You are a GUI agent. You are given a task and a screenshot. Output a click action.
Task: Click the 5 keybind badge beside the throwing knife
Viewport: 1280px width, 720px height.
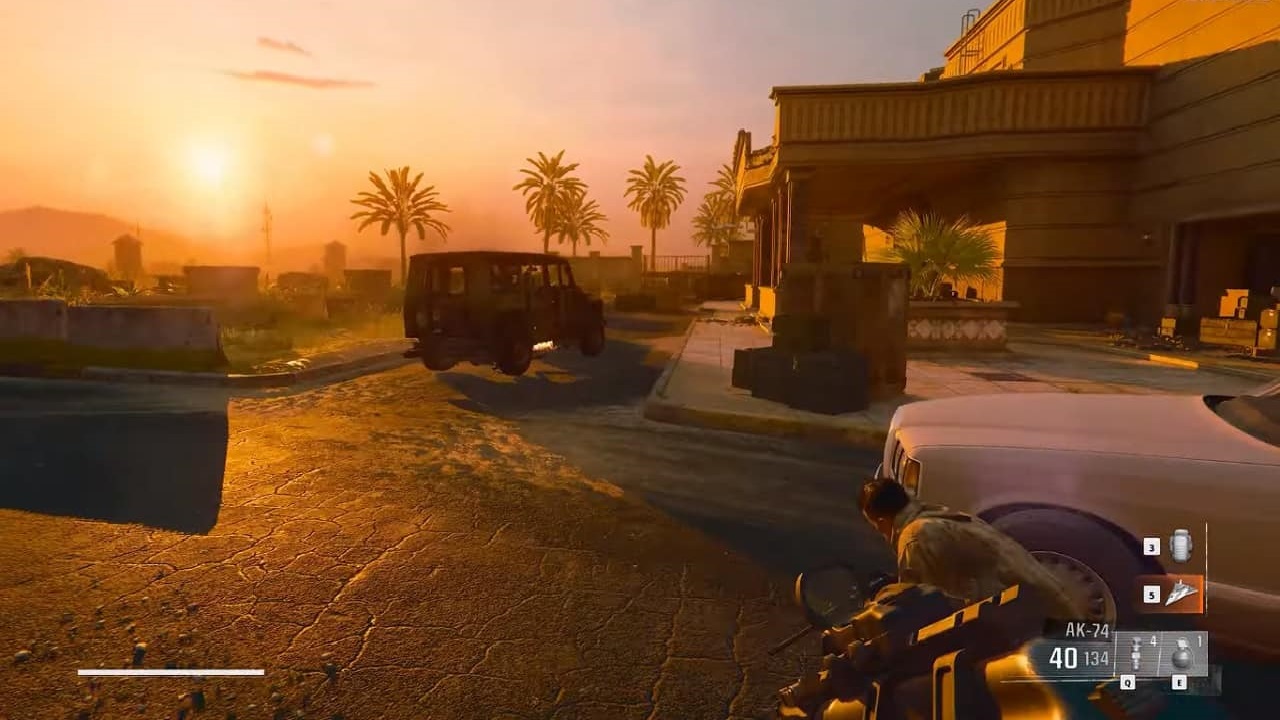(x=1152, y=594)
